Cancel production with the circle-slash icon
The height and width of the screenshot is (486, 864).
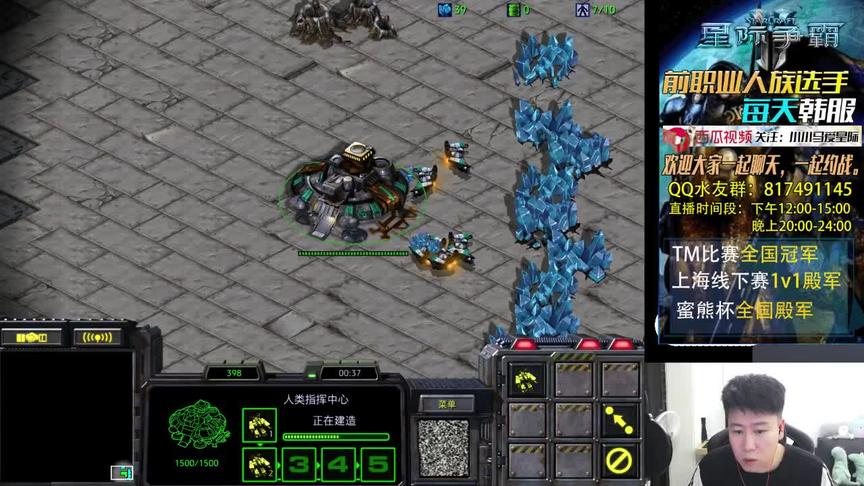[x=619, y=461]
